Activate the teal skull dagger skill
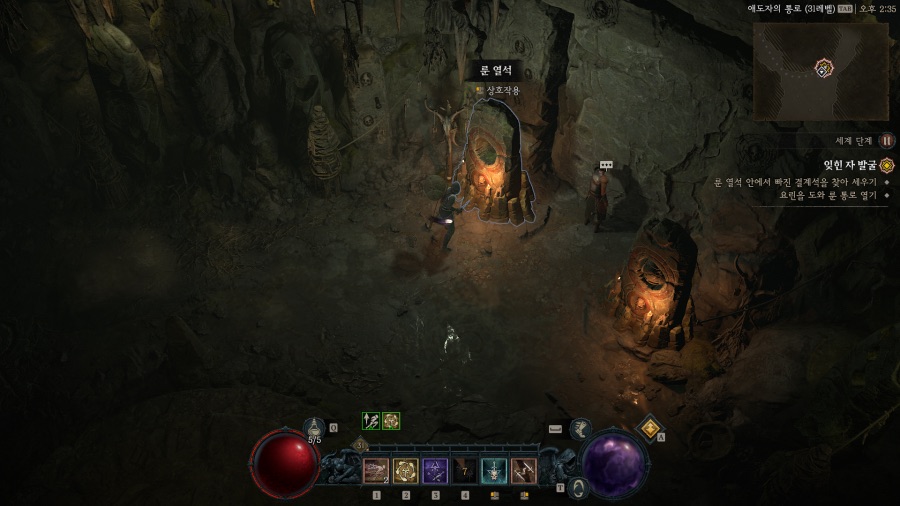Viewport: 900px width, 506px height. (x=494, y=470)
